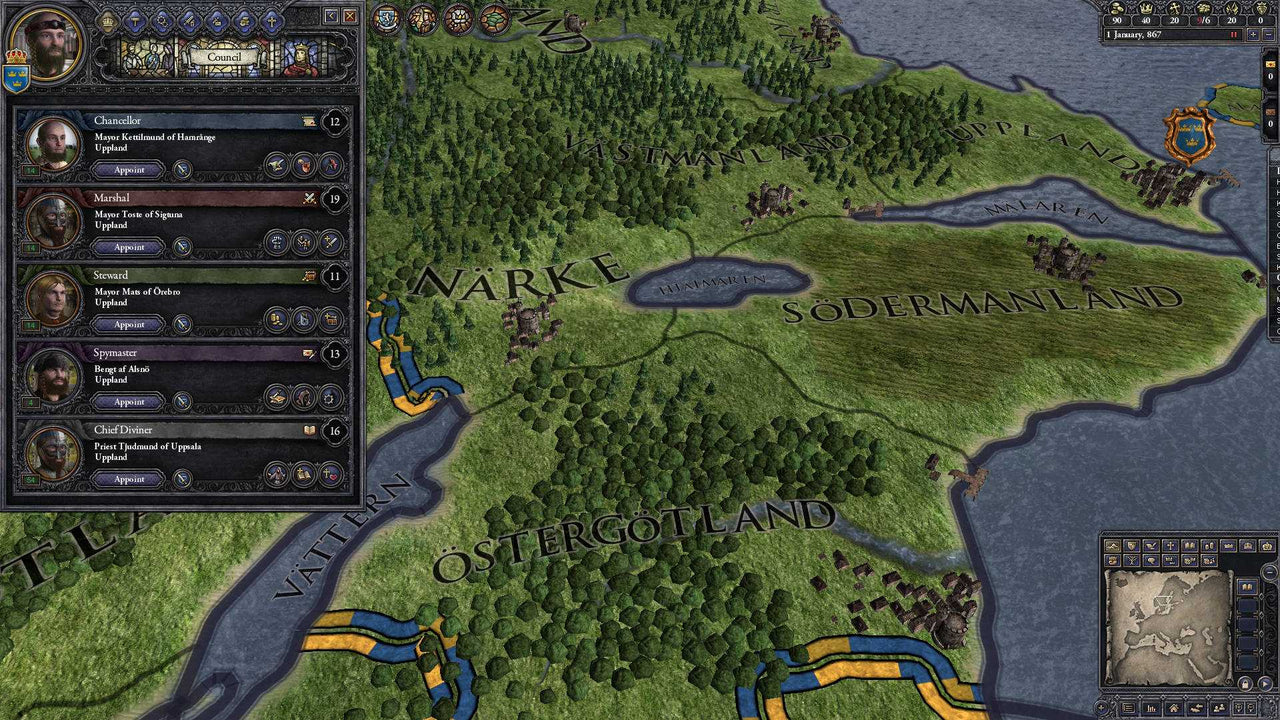
Task: Open the character finder with the two-figures icon
Action: (1218, 707)
